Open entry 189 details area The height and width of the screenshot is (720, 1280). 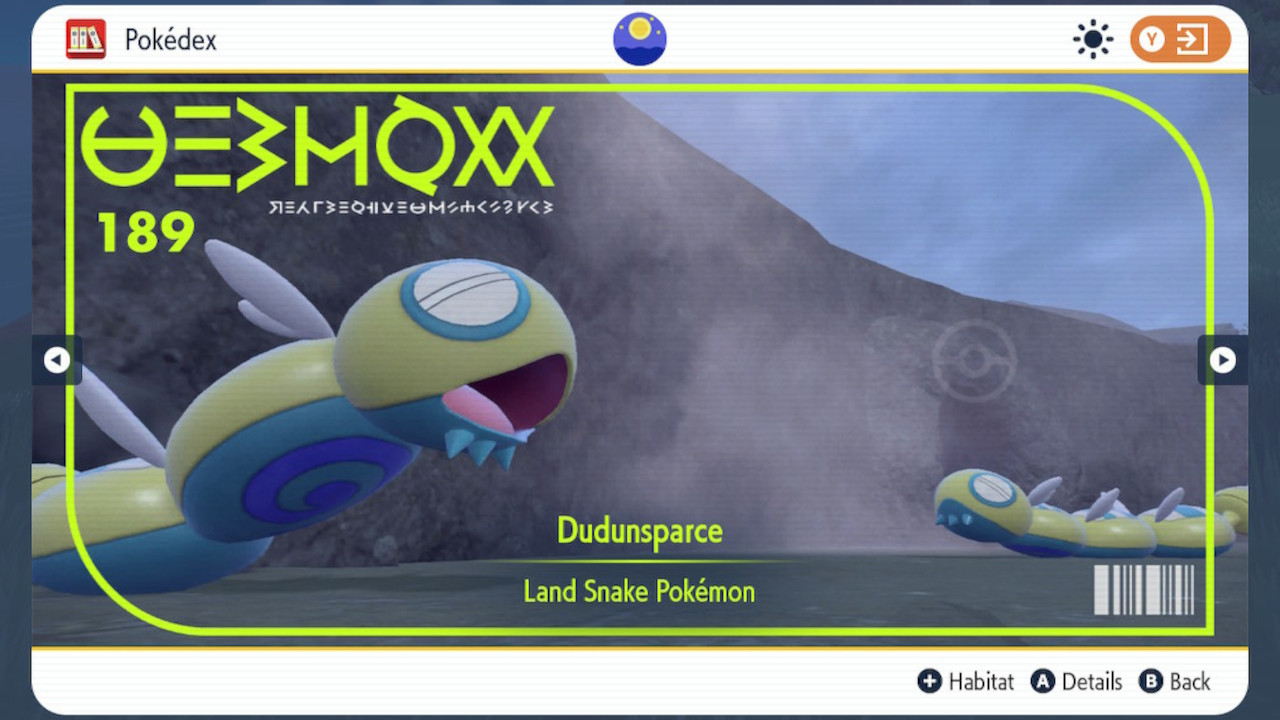click(x=146, y=233)
